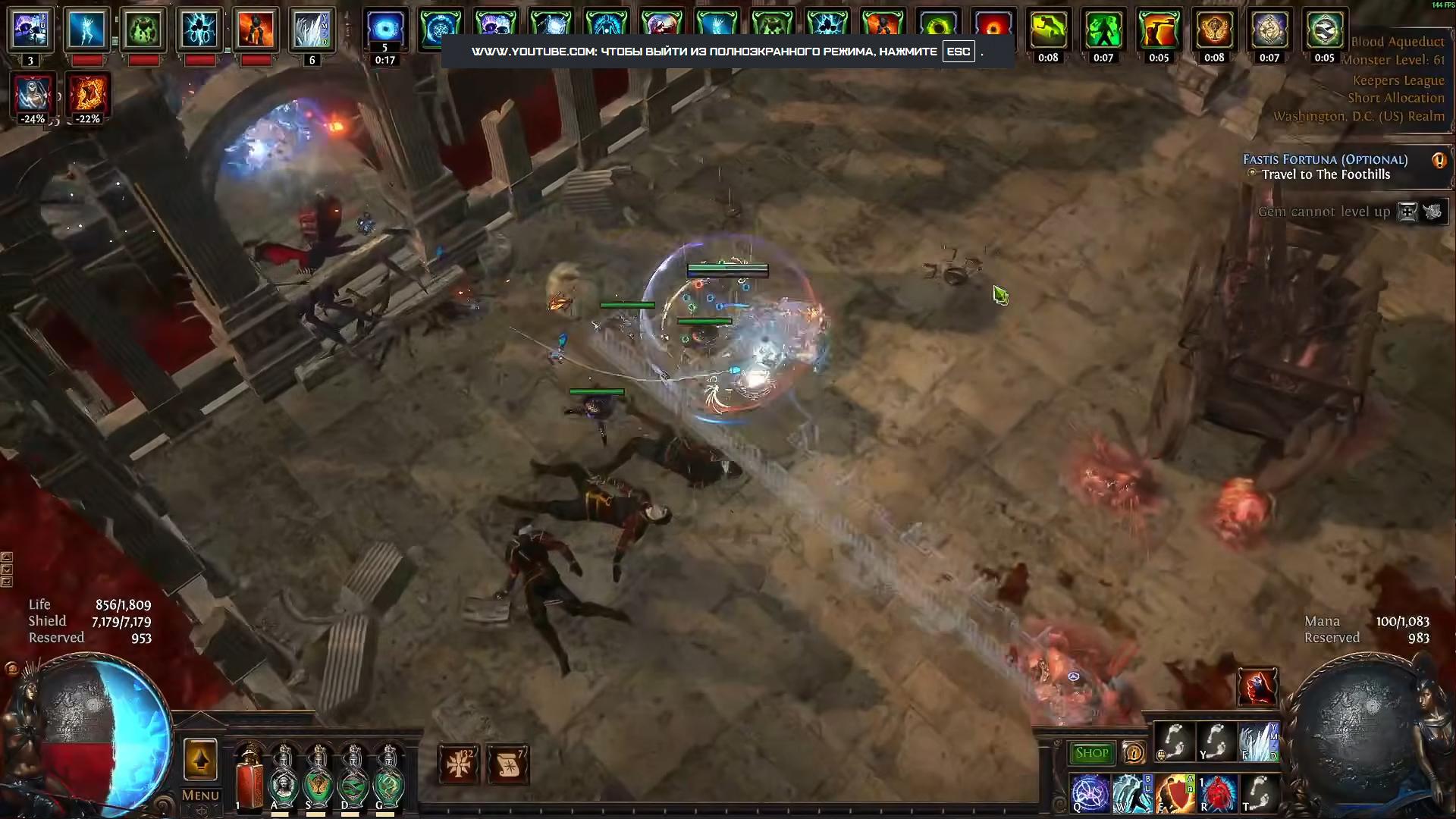Activate the red shield skill on E
The image size is (1456, 819).
click(x=1175, y=793)
